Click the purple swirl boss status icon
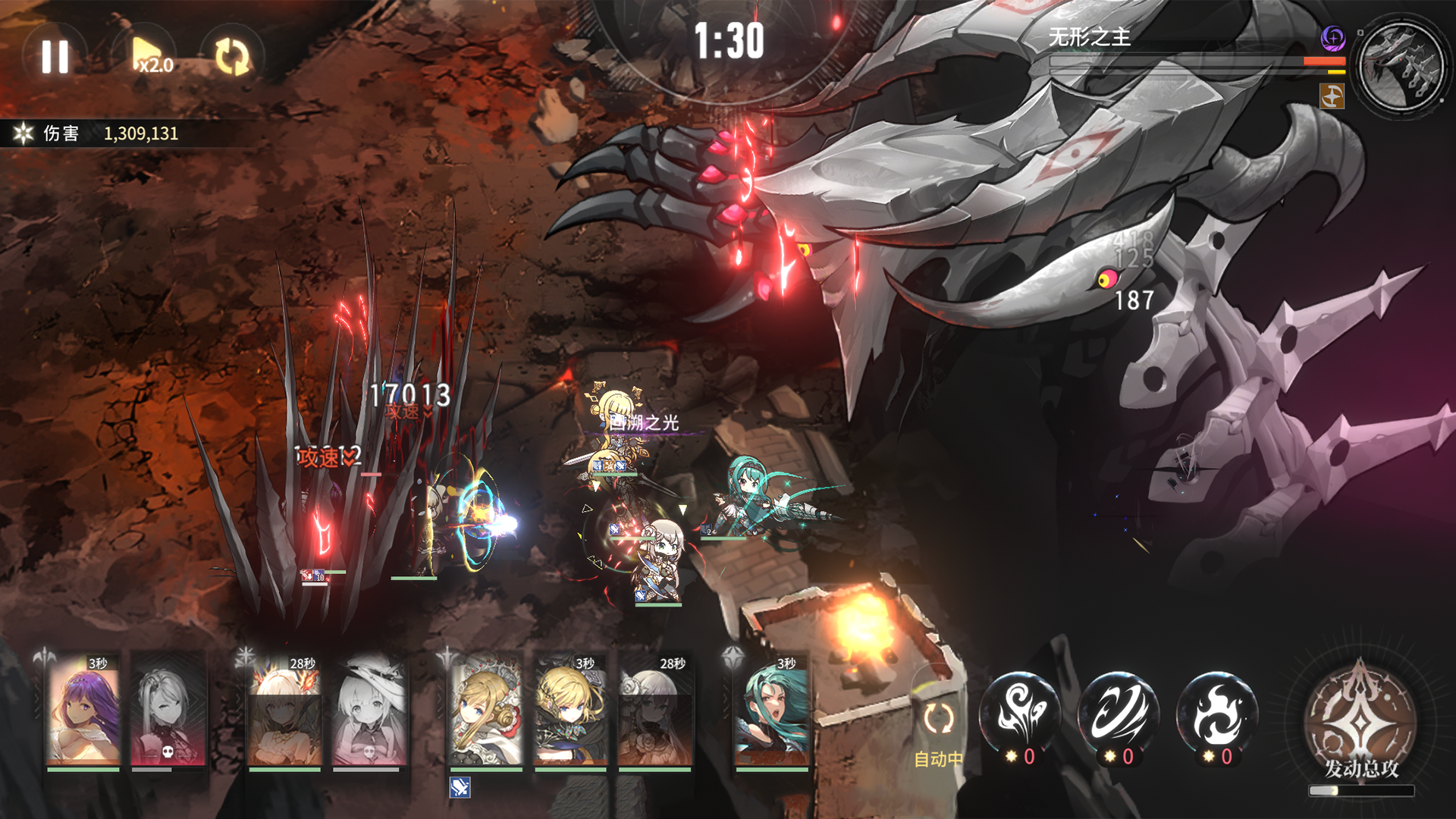1456x819 pixels. pyautogui.click(x=1332, y=37)
